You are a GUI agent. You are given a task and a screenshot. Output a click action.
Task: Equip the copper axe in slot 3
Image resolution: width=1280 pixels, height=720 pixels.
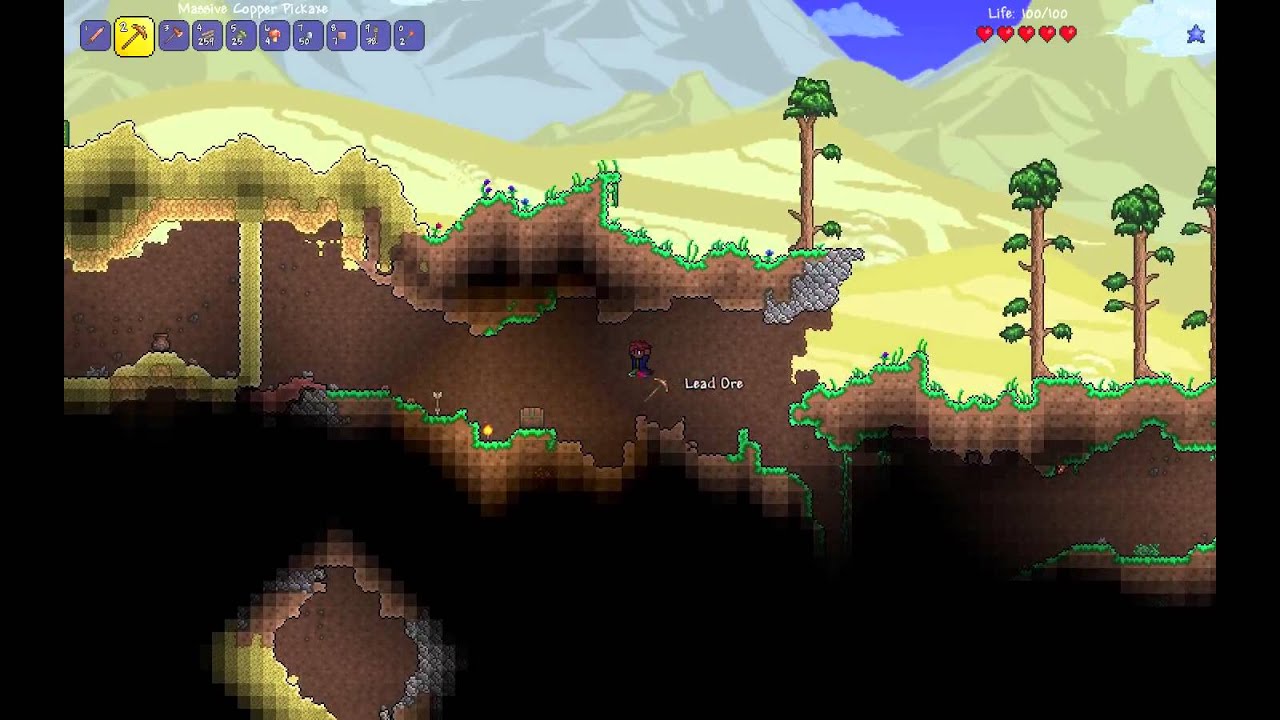(173, 36)
